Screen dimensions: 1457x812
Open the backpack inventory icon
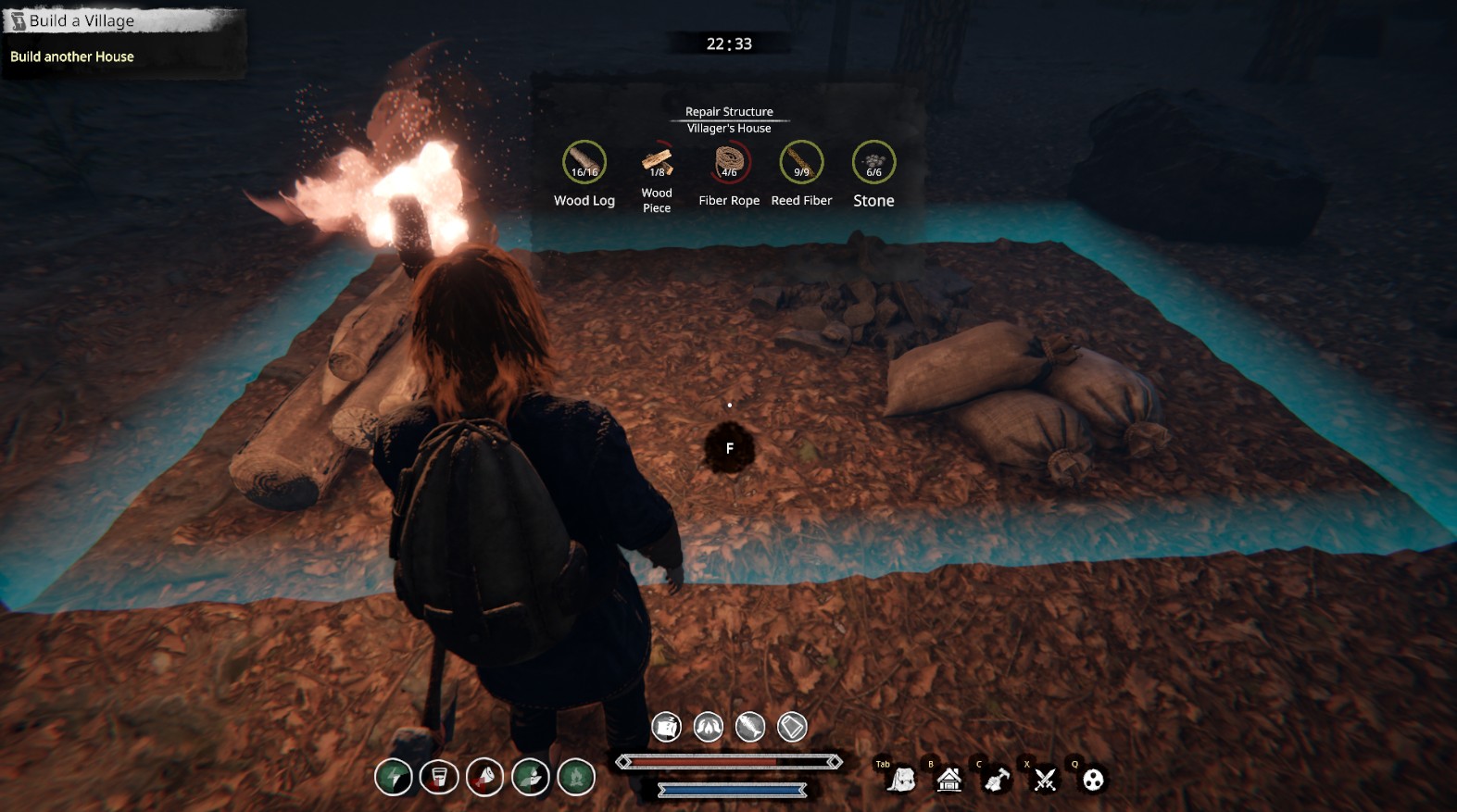pyautogui.click(x=901, y=781)
